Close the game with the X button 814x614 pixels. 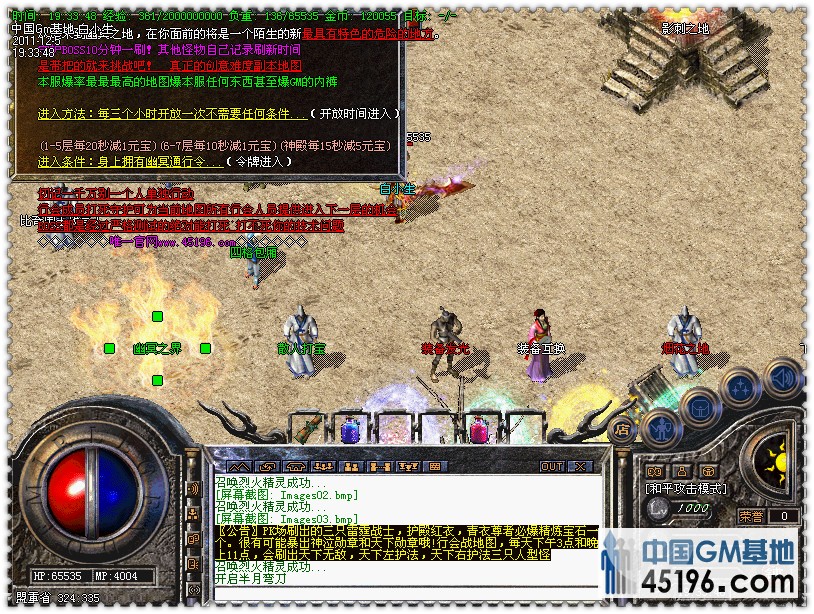click(581, 466)
